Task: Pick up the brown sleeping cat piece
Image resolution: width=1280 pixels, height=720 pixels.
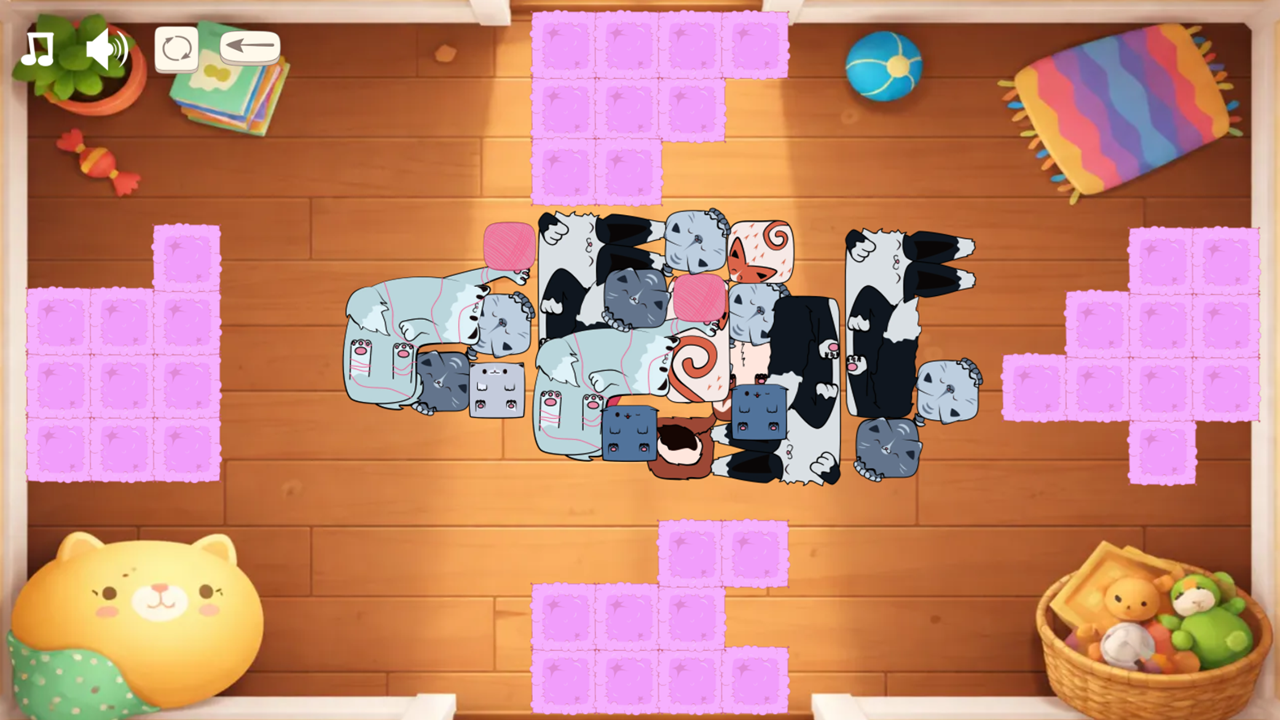Action: 680,445
